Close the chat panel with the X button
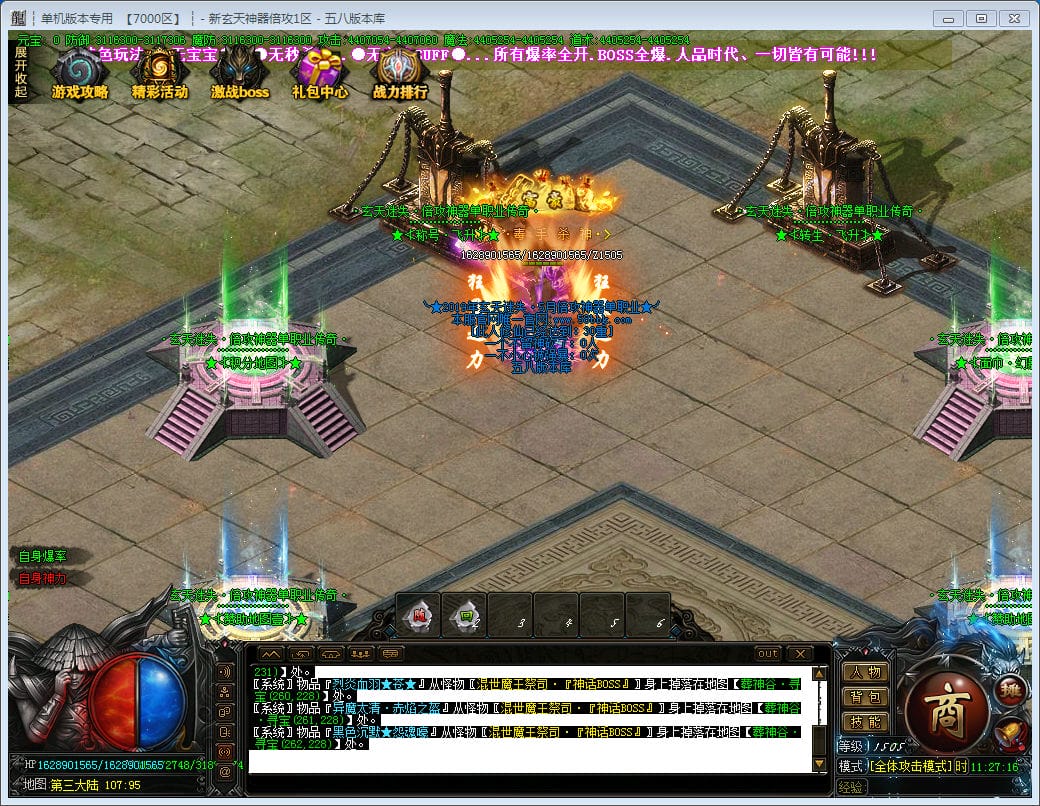The image size is (1040, 806). (x=799, y=654)
